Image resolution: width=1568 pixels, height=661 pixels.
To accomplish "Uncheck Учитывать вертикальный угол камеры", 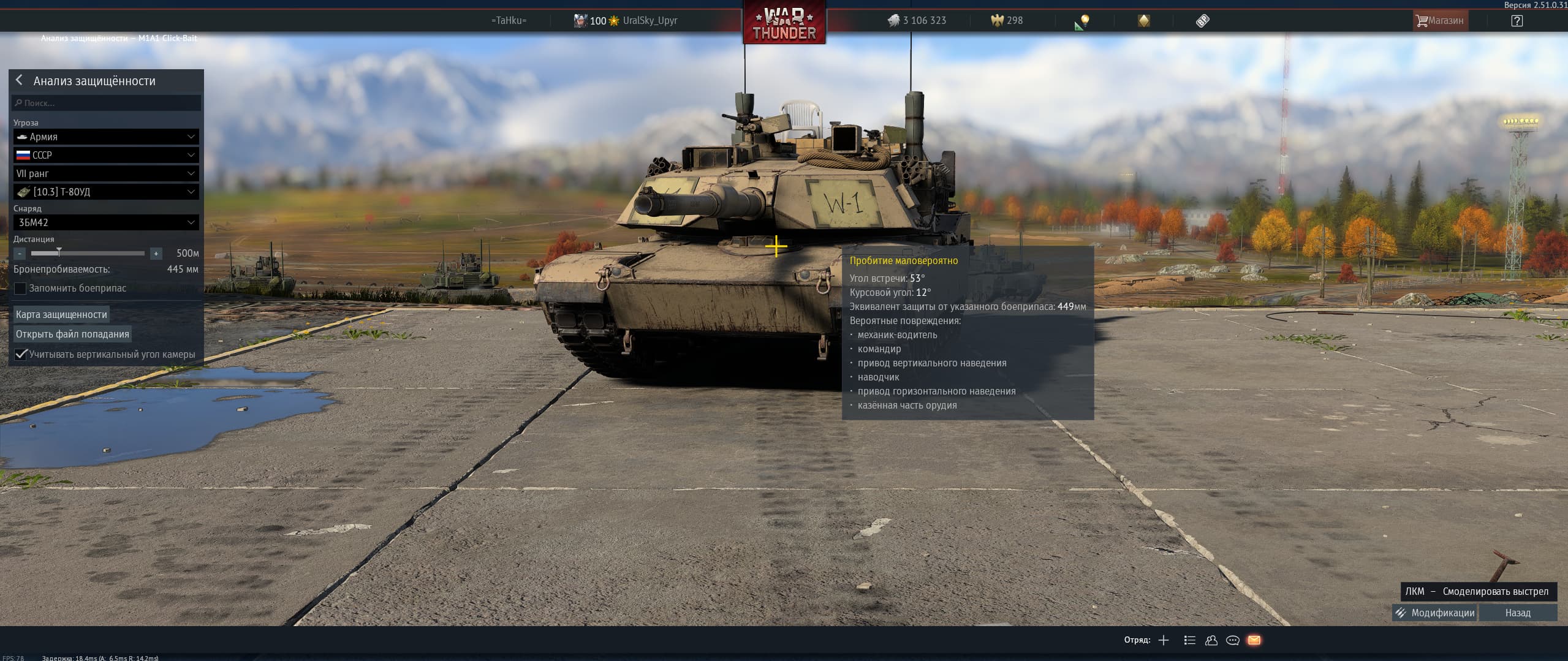I will coord(21,355).
